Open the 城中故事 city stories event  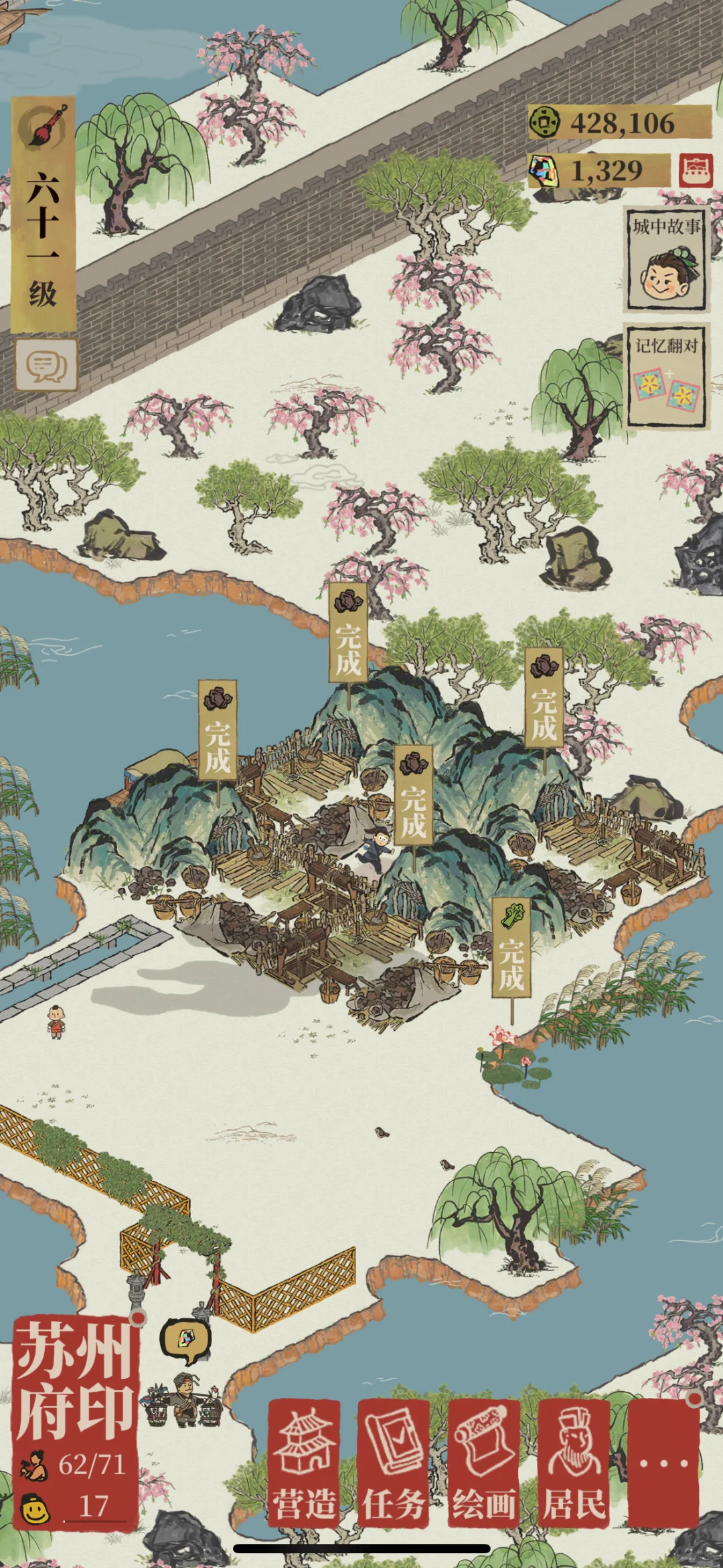(x=666, y=260)
